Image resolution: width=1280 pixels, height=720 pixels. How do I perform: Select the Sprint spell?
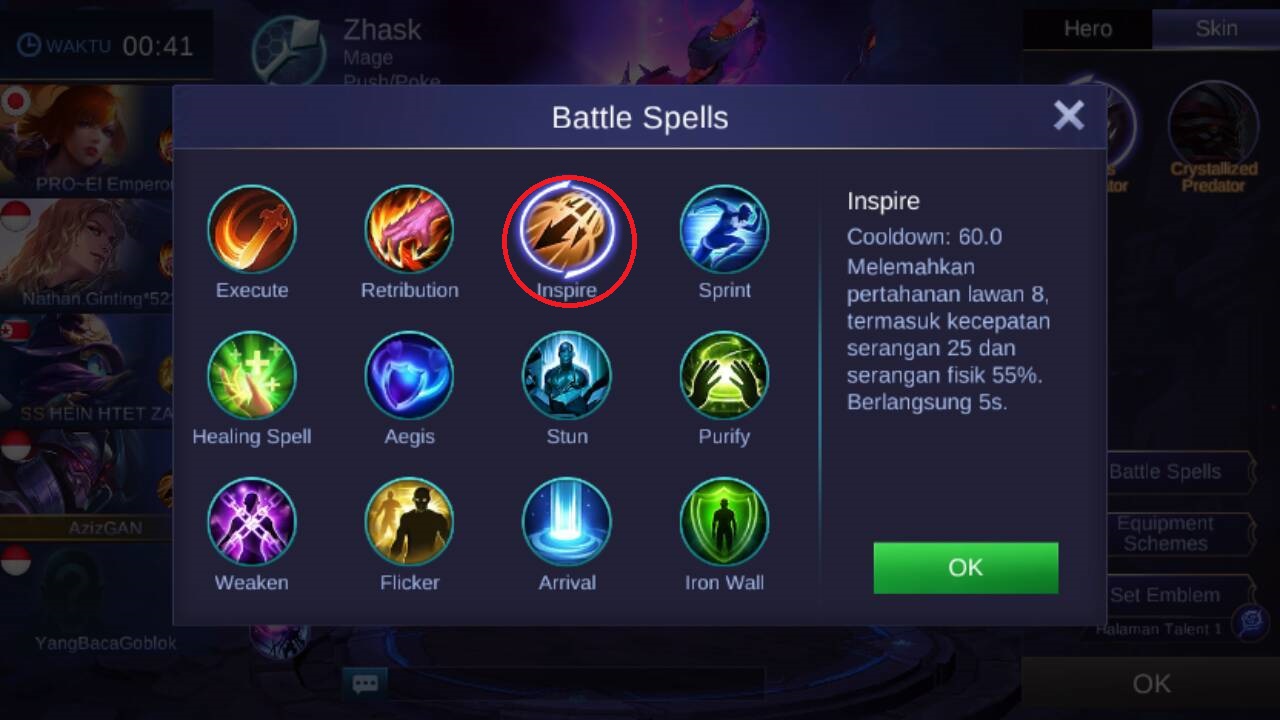[724, 230]
